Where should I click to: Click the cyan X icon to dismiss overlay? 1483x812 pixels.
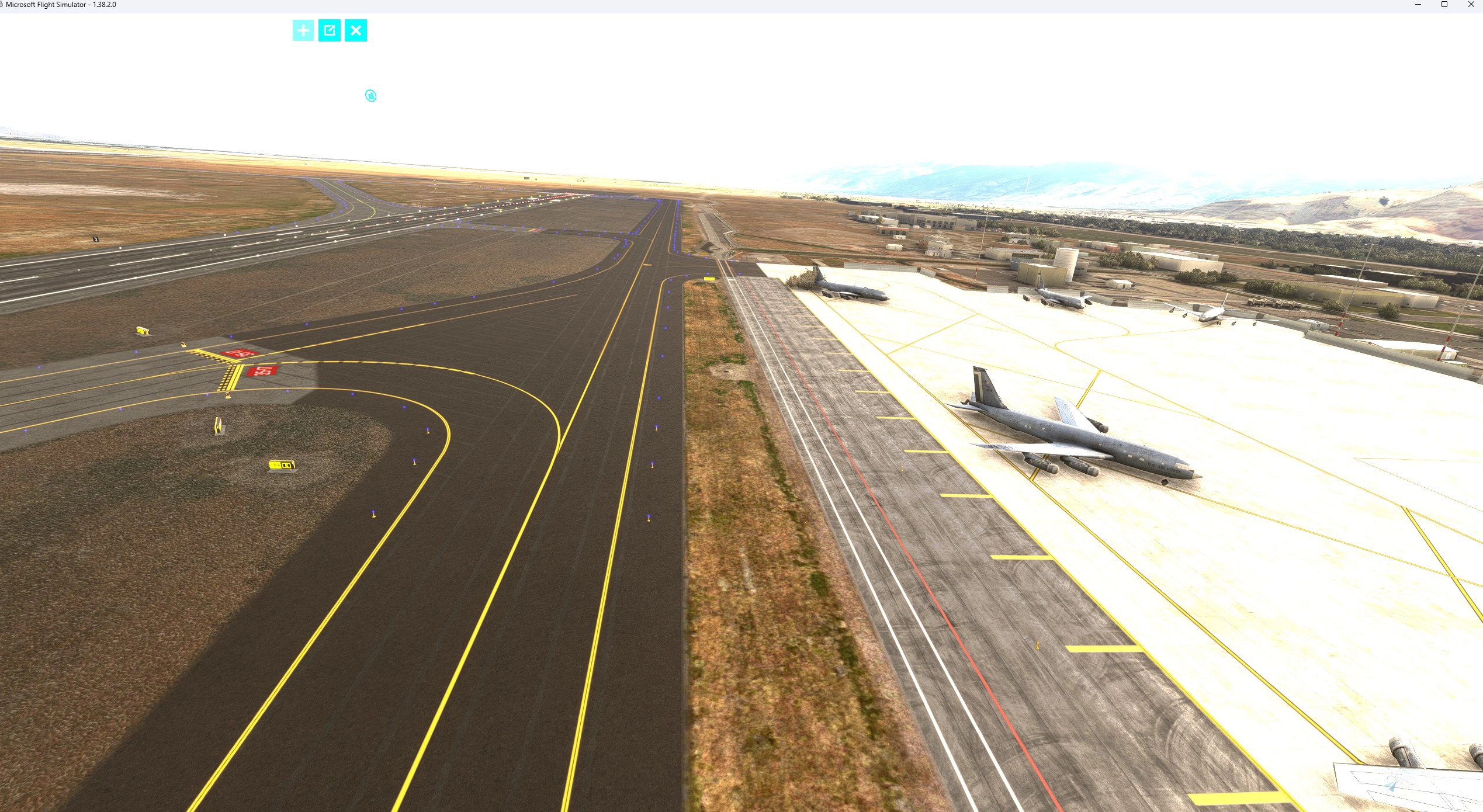356,30
